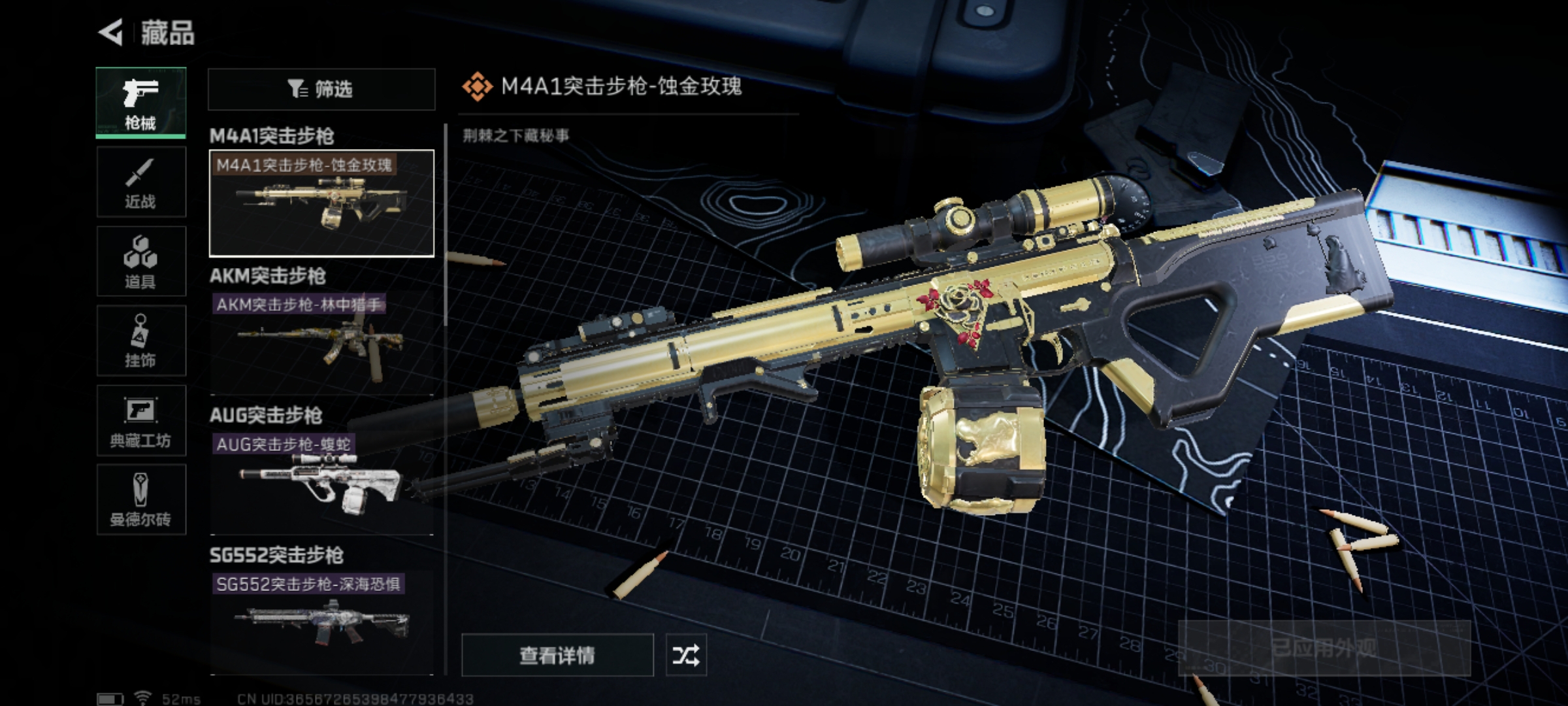Go back using the arrow beside 藏品
Screen dimensions: 1568x706
[111, 32]
